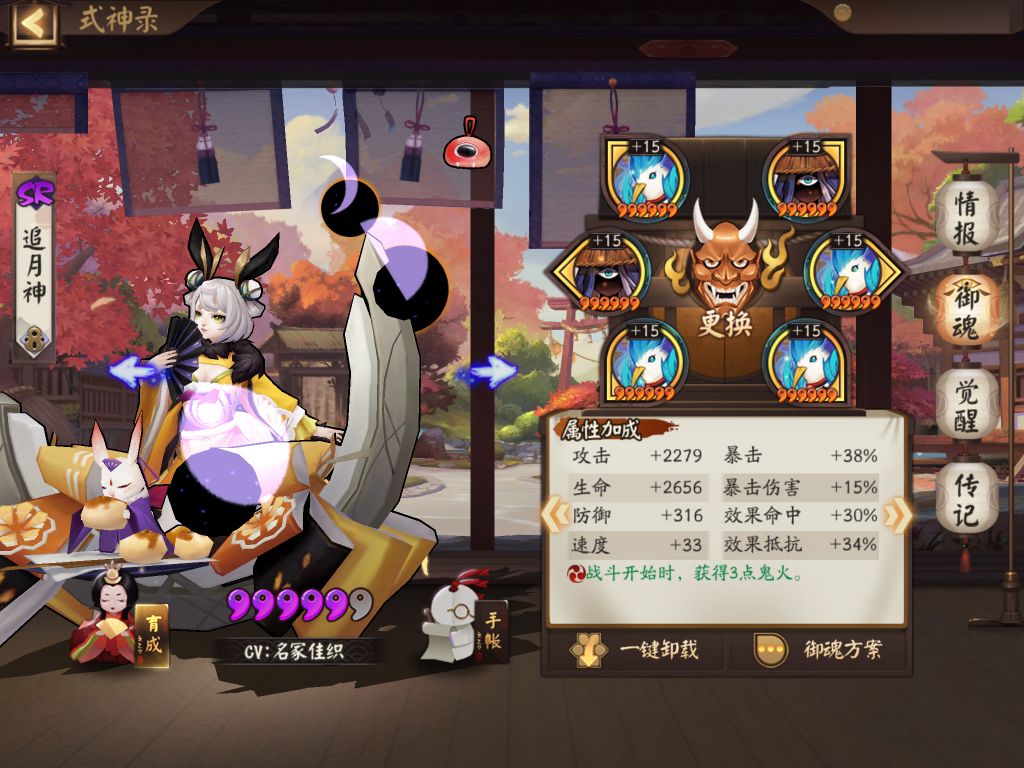
Task: Open the 御魂方案 soul presets
Action: pos(820,650)
